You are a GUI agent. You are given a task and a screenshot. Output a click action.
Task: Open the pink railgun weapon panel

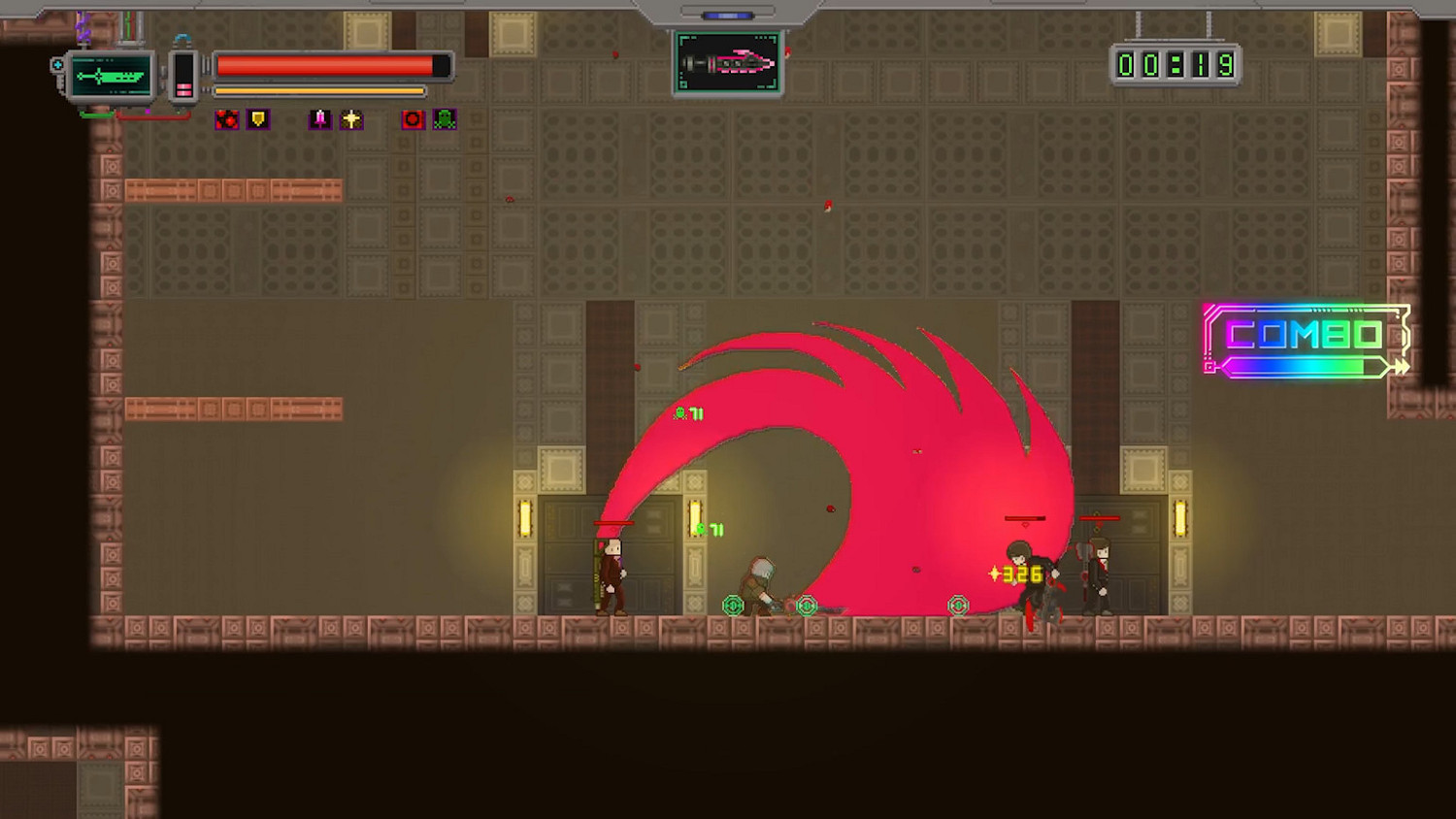coord(728,63)
